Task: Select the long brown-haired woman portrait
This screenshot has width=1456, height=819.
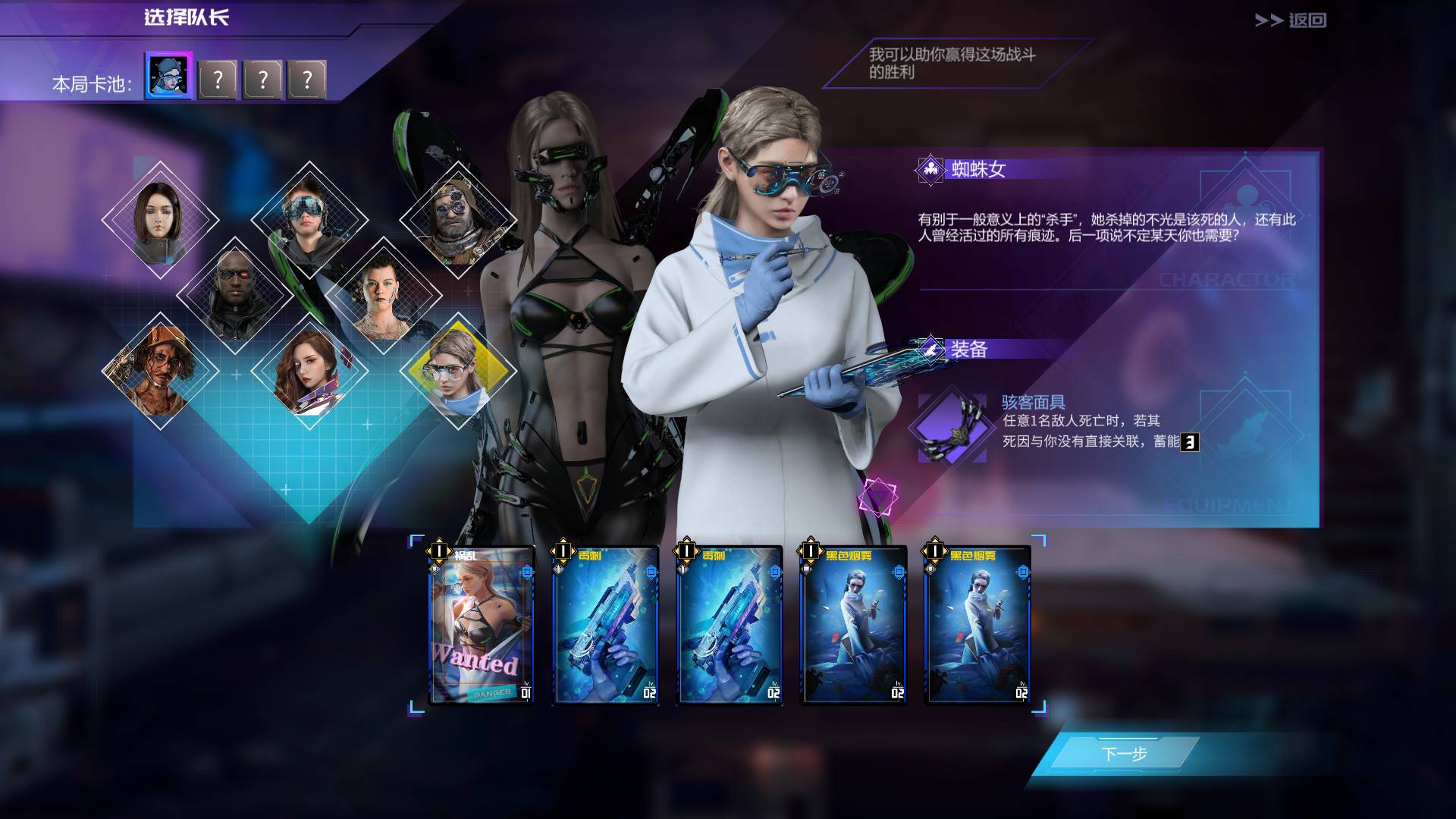Action: point(309,371)
